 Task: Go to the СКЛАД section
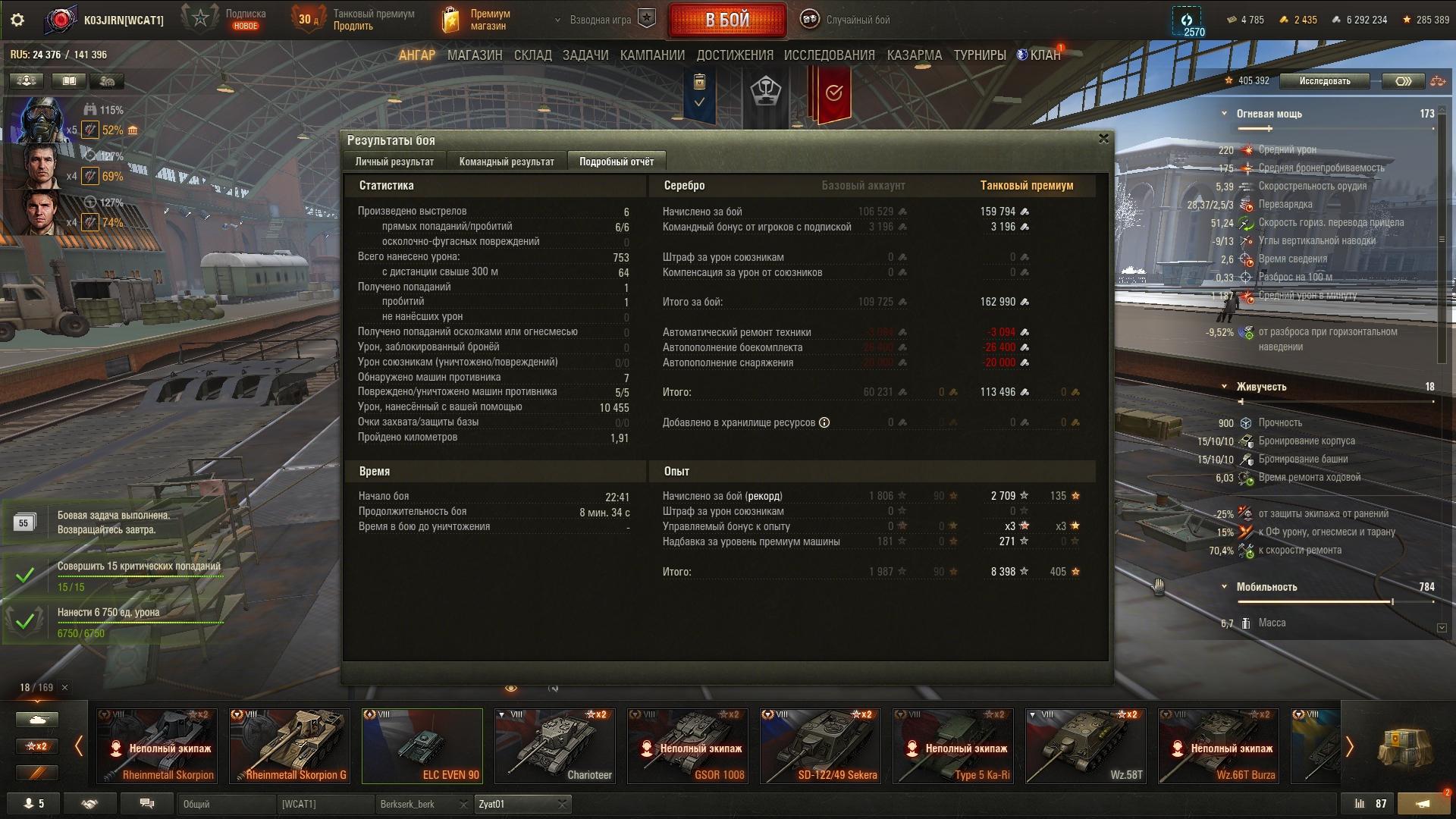point(532,55)
